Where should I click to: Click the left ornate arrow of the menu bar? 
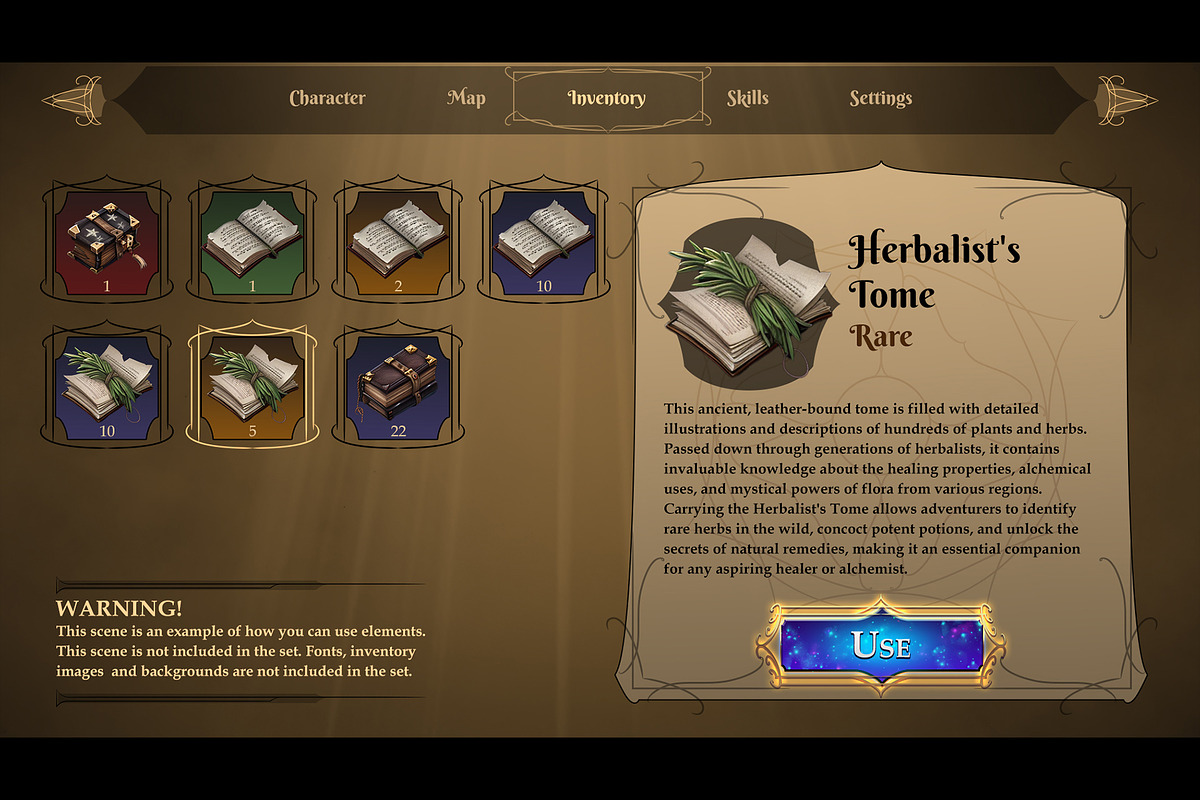pyautogui.click(x=71, y=99)
